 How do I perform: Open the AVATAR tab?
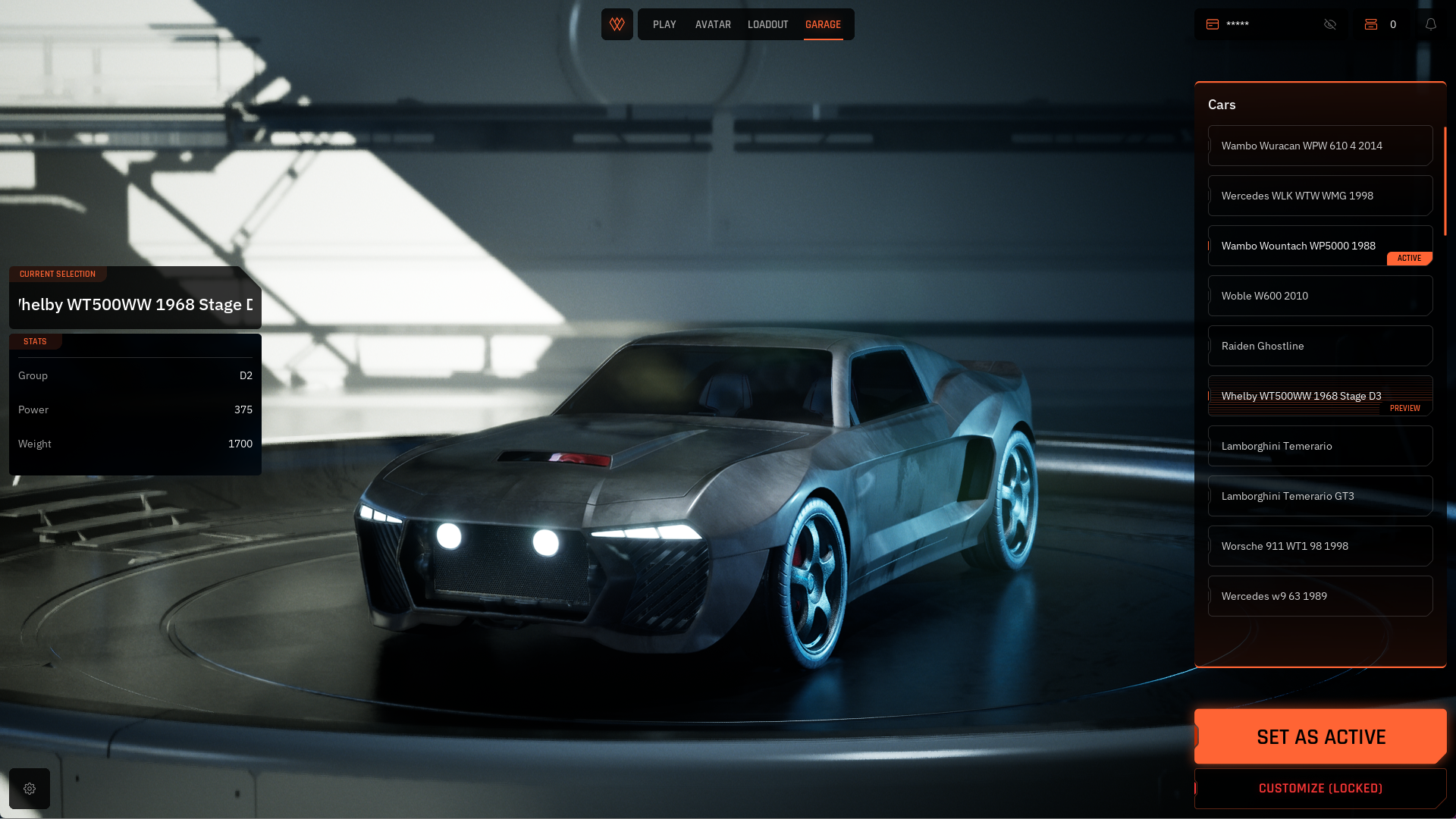[713, 25]
